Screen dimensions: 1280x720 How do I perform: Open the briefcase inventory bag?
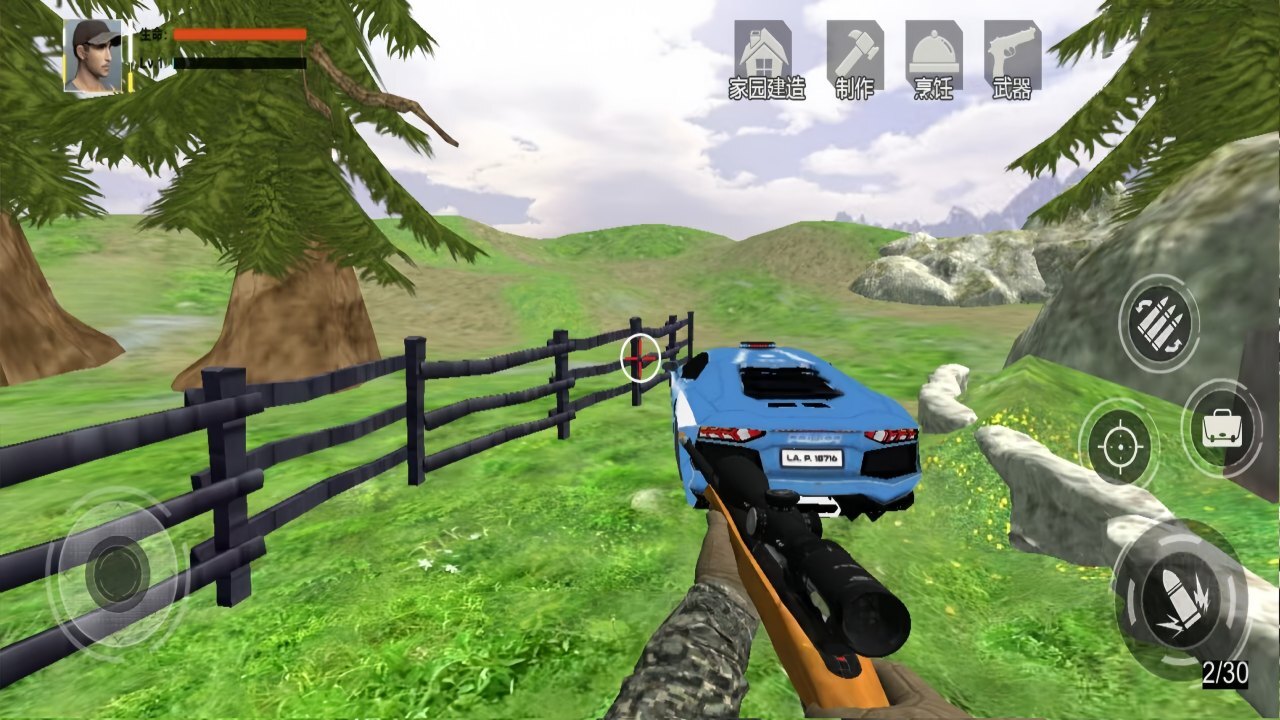pyautogui.click(x=1221, y=429)
